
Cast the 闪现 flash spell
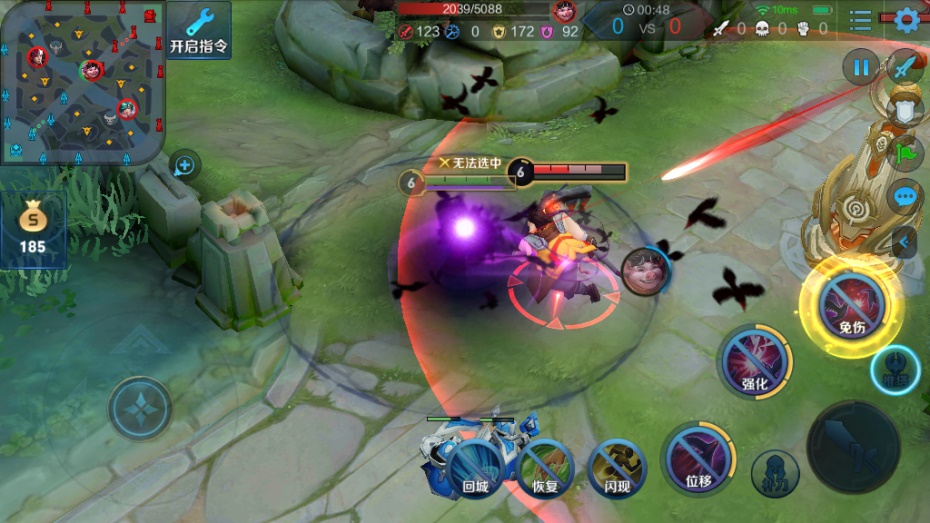click(x=616, y=466)
